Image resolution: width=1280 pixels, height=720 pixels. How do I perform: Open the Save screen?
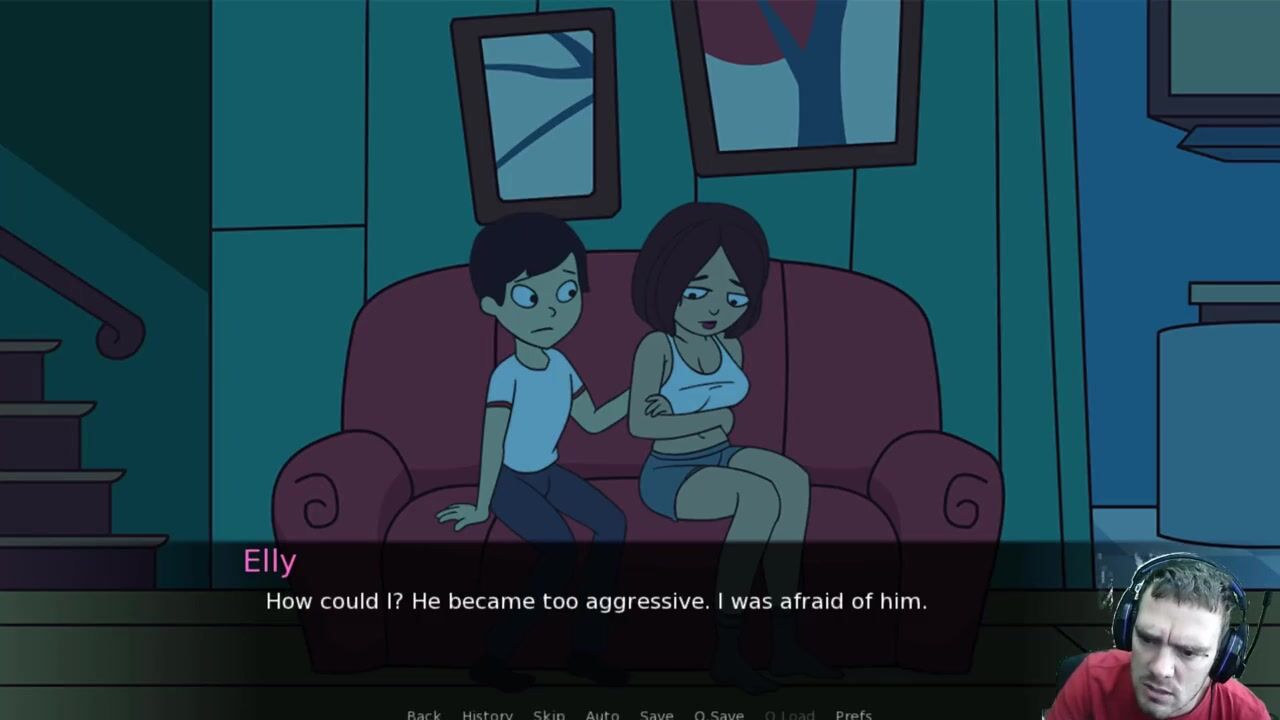[x=656, y=714]
